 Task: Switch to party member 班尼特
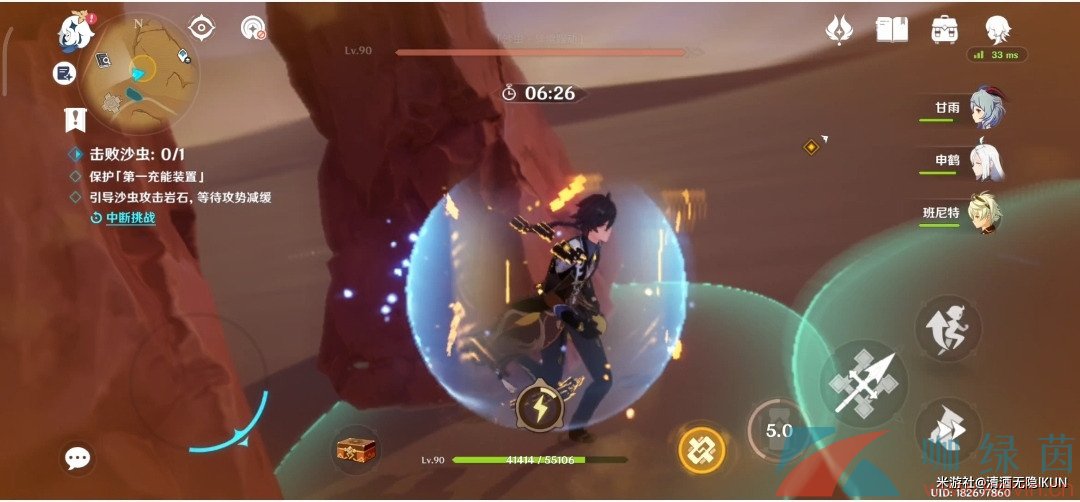coord(985,212)
